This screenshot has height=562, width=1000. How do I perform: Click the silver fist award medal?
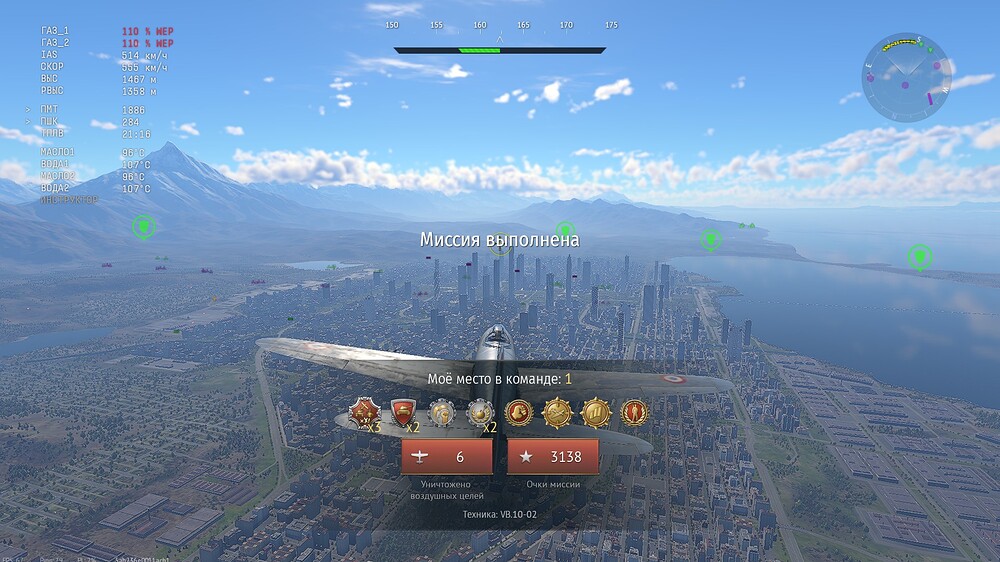coord(442,412)
